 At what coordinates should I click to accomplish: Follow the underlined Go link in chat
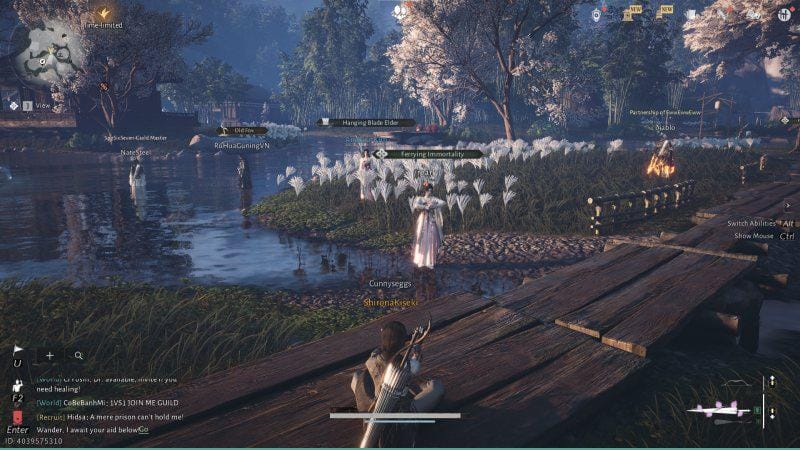coord(143,429)
